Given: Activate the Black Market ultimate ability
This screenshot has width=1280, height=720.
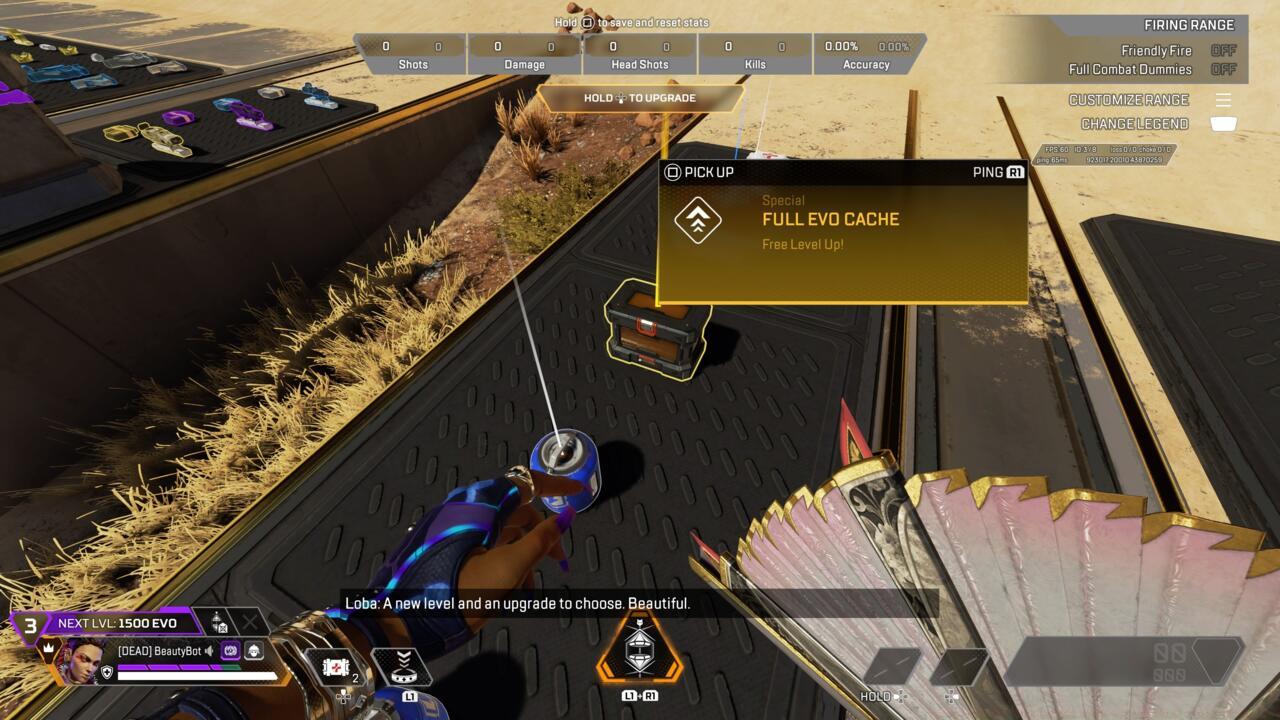Looking at the screenshot, I should click(x=639, y=650).
